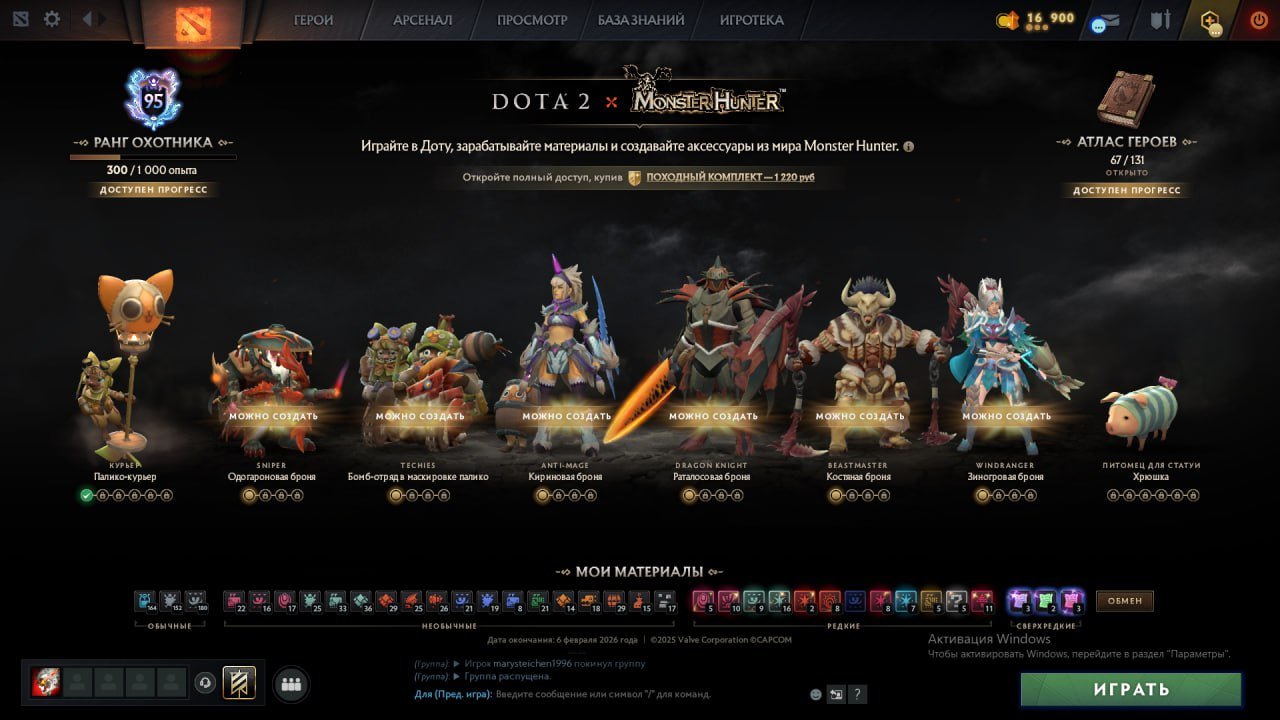
Task: Click the ОБМЕН button
Action: (1124, 601)
